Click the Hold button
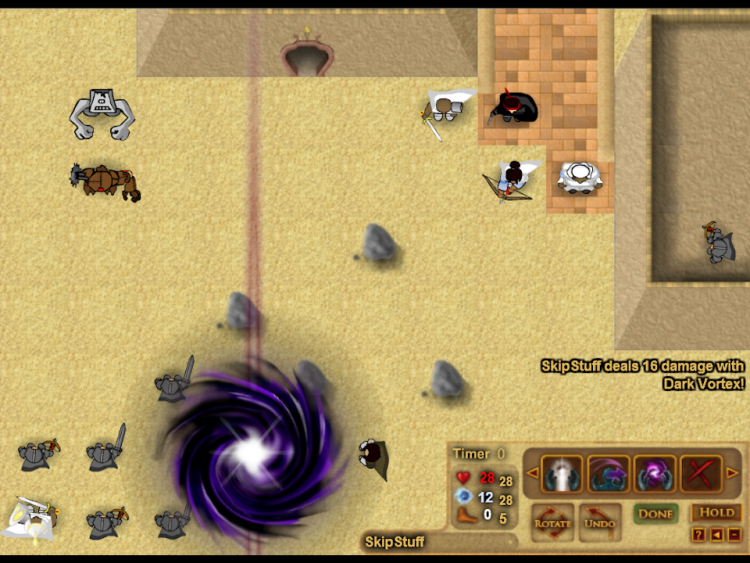The image size is (750, 563). pos(716,512)
